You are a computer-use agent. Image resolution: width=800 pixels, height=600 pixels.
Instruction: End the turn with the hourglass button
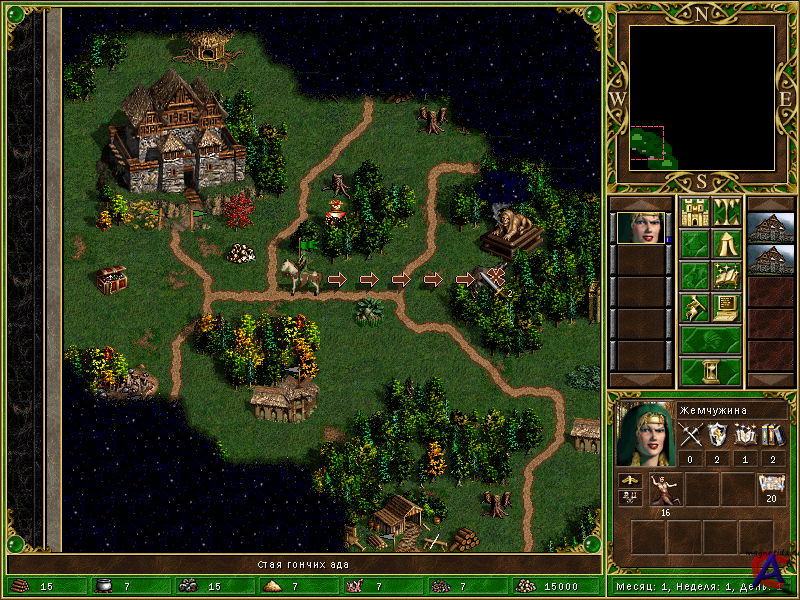(x=710, y=372)
